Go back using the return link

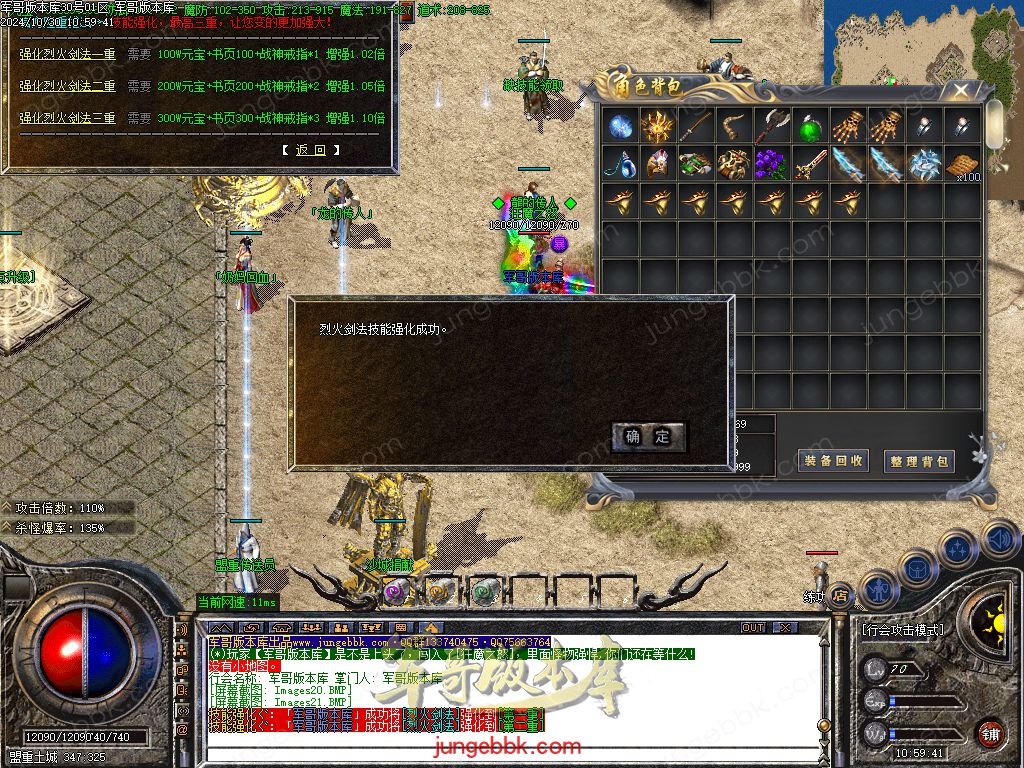pos(311,150)
